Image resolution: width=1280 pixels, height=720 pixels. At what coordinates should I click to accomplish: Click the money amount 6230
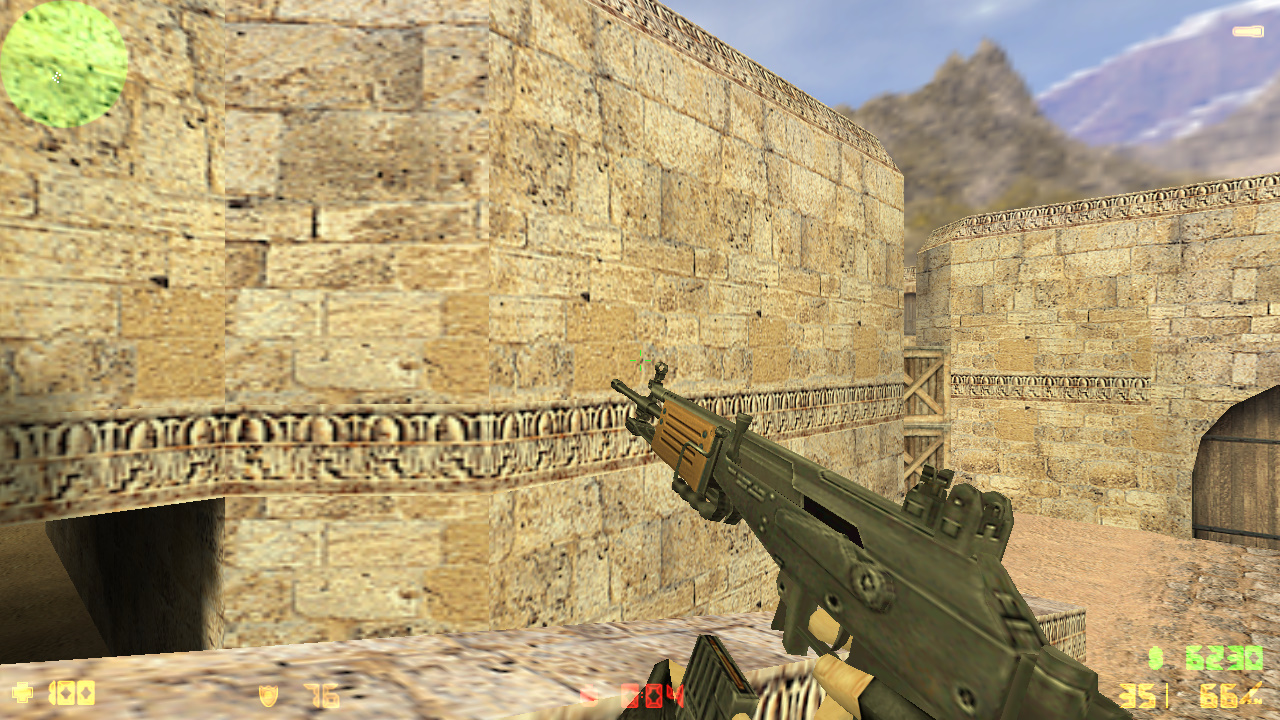1222,660
